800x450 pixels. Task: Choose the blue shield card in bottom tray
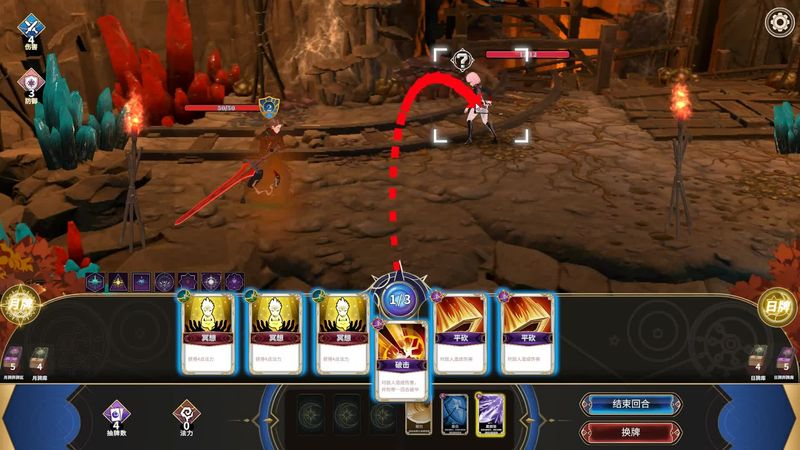point(455,413)
